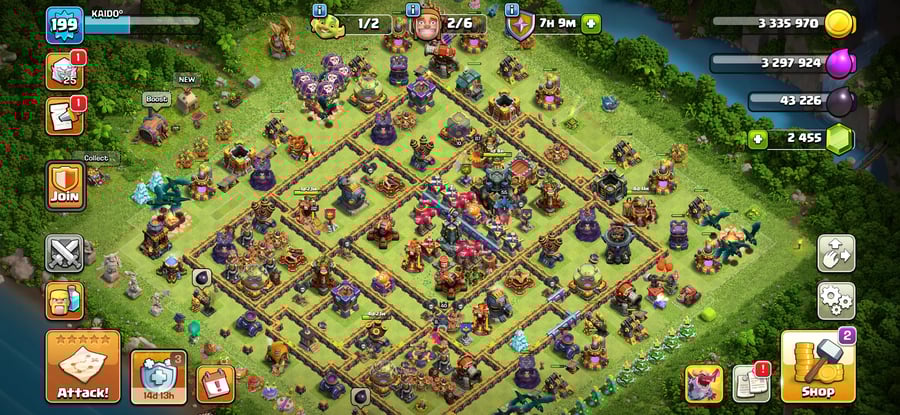Open the barbarian and potion army overview
The height and width of the screenshot is (415, 900).
point(64,300)
